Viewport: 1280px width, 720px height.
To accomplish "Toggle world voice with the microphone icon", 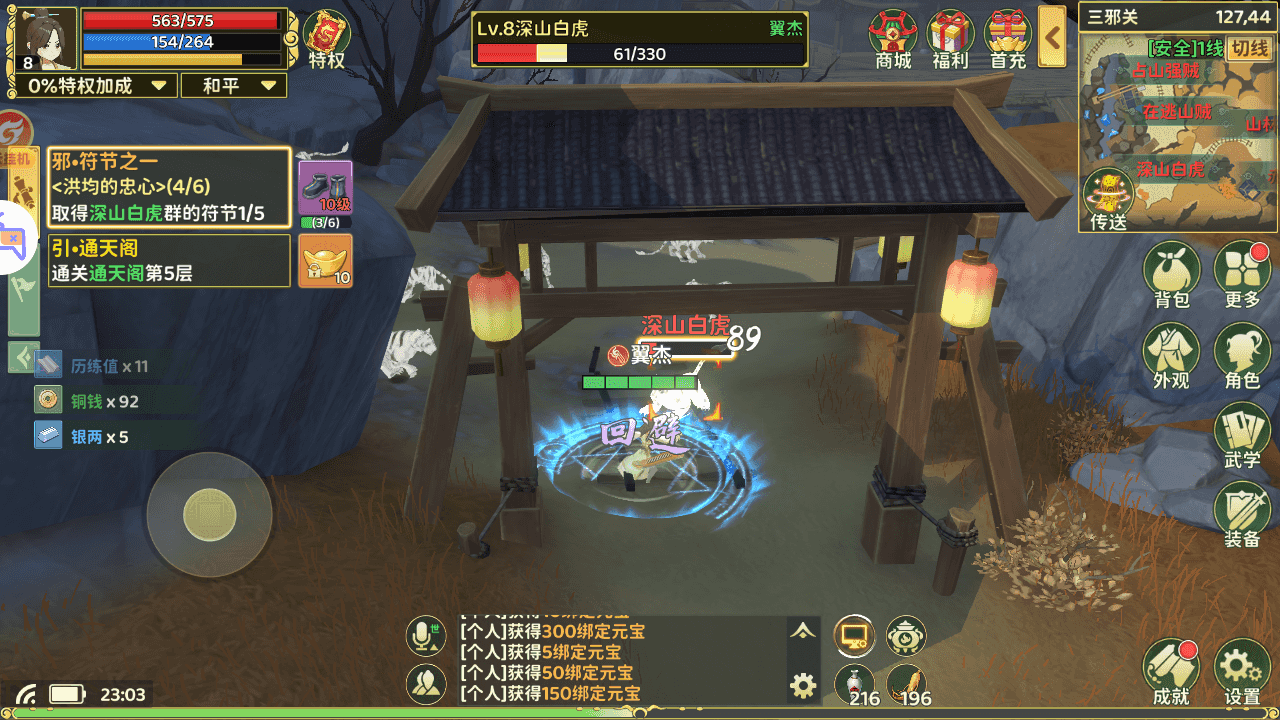I will 426,635.
